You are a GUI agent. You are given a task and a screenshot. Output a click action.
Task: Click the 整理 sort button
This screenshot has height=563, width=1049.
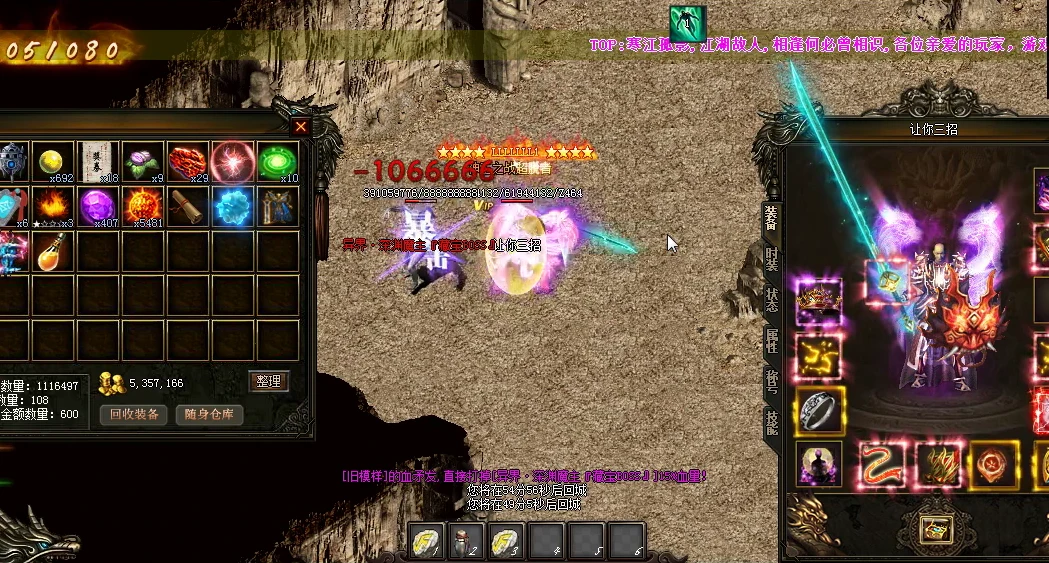coord(268,381)
